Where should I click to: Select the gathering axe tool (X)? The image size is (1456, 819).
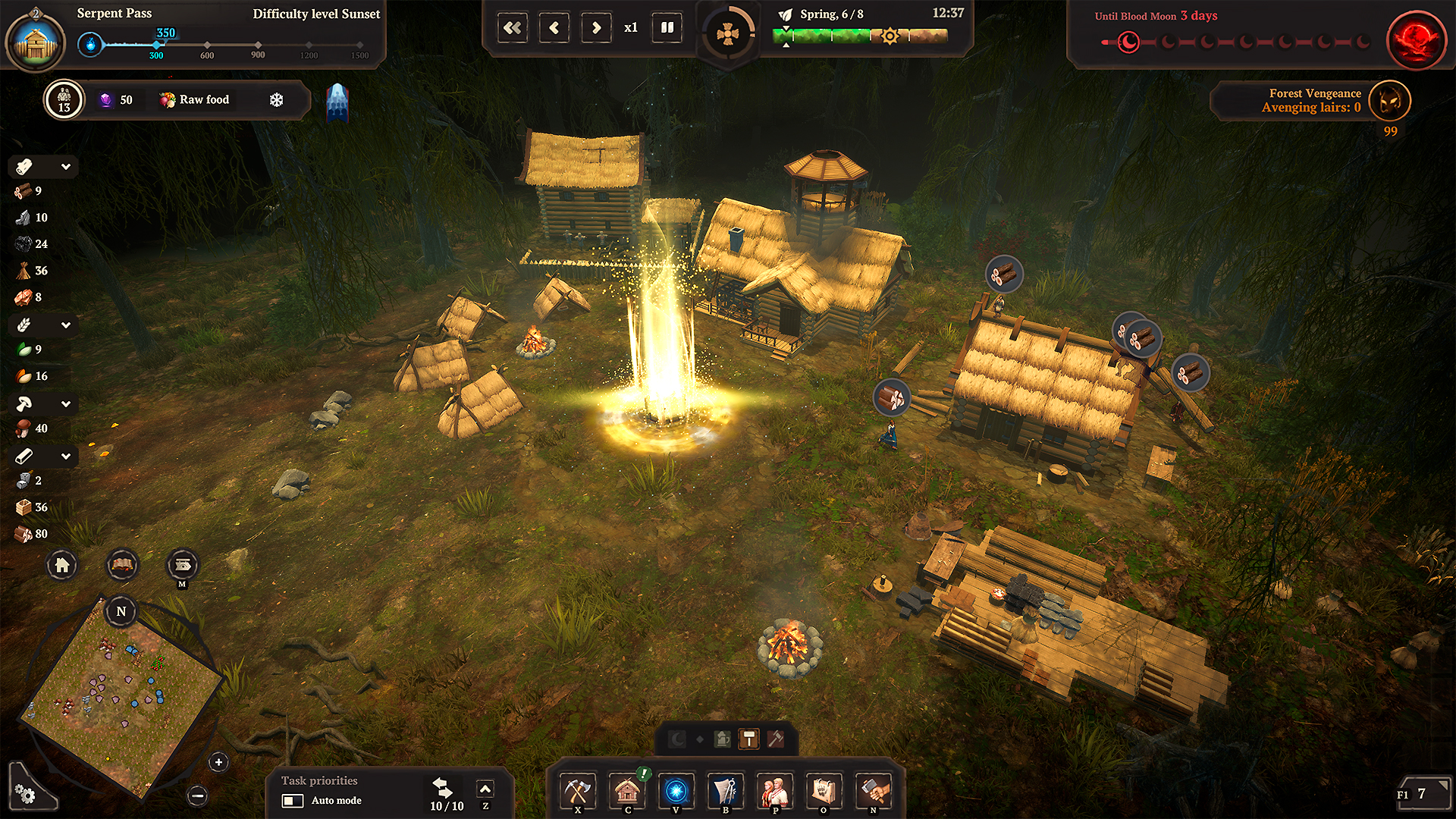(x=578, y=792)
